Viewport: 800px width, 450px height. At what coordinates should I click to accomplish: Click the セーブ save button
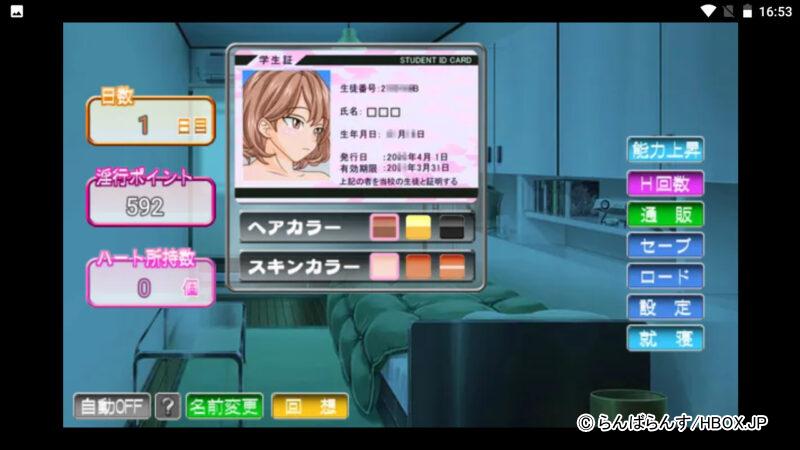click(665, 245)
